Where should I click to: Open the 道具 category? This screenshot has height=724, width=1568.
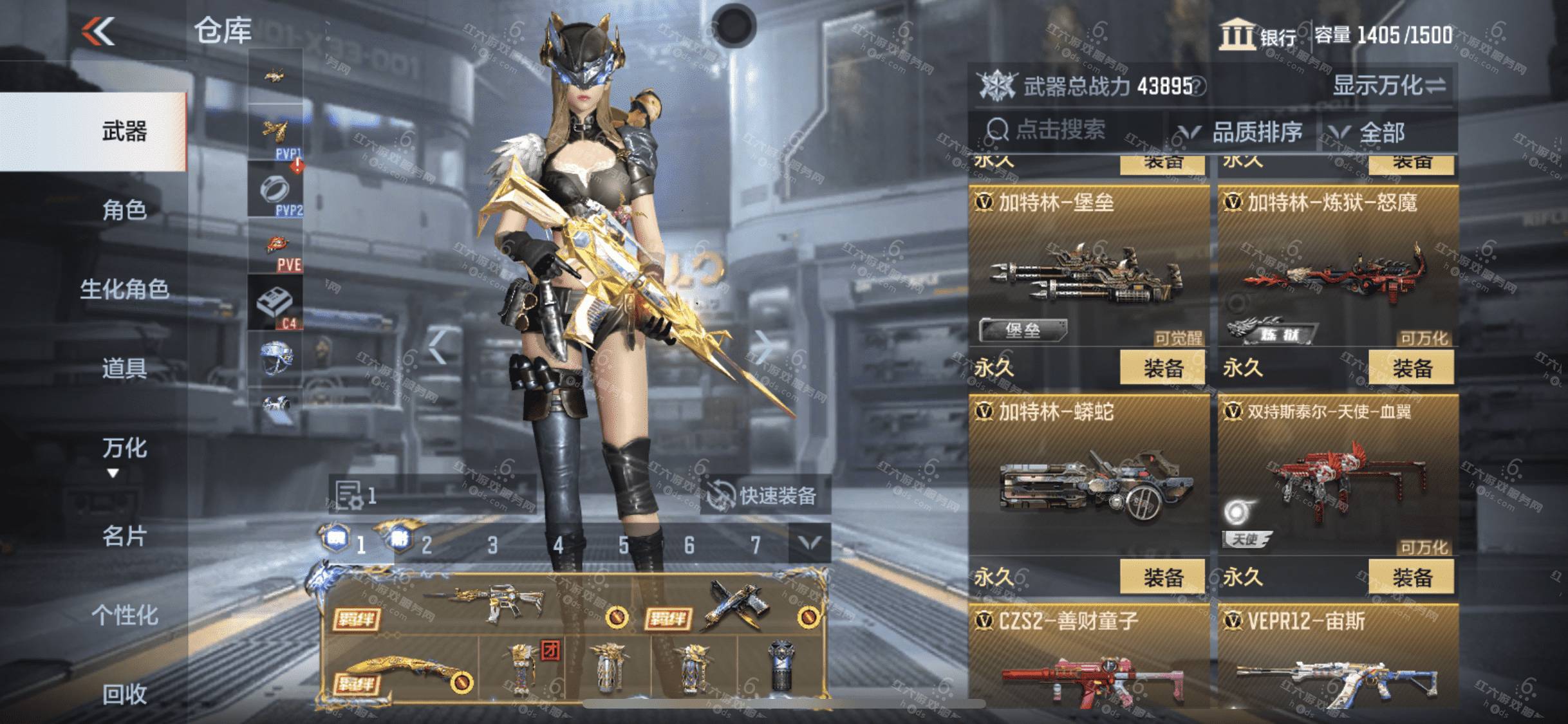point(124,368)
